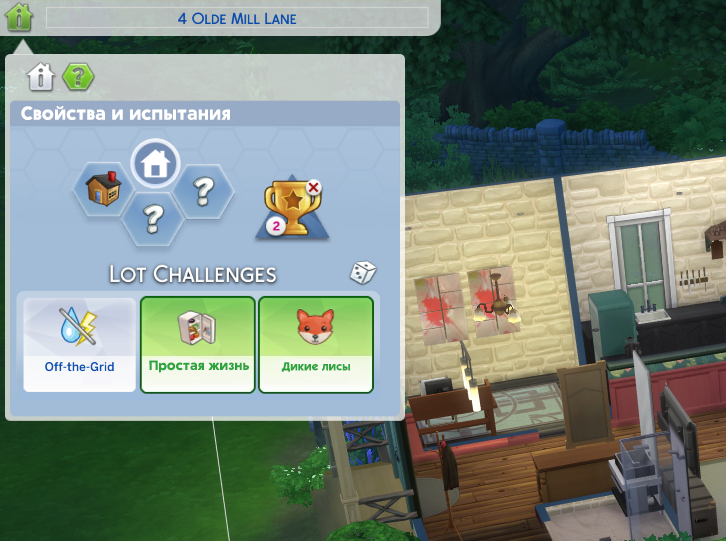This screenshot has width=726, height=541.
Task: Randomize lot challenges with the dice icon
Action: (362, 273)
